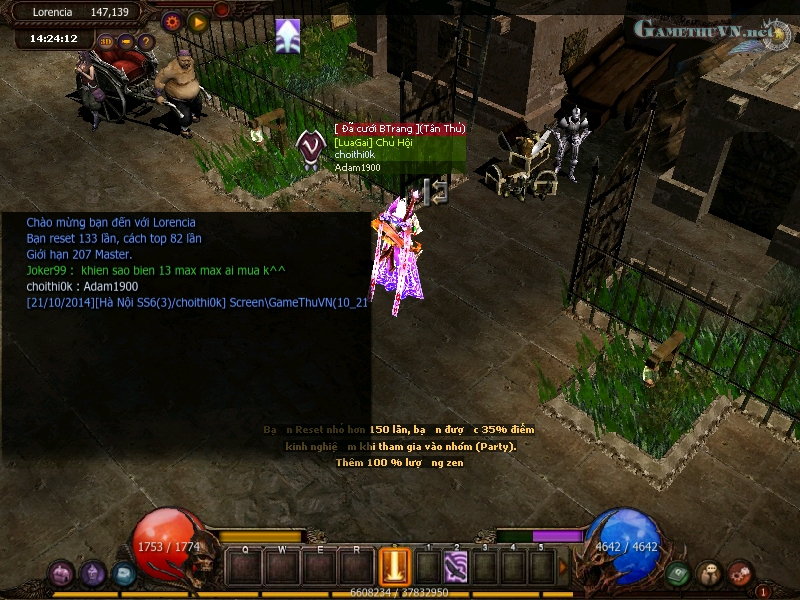
Task: Activate the glowing orange sword skill
Action: (x=395, y=567)
